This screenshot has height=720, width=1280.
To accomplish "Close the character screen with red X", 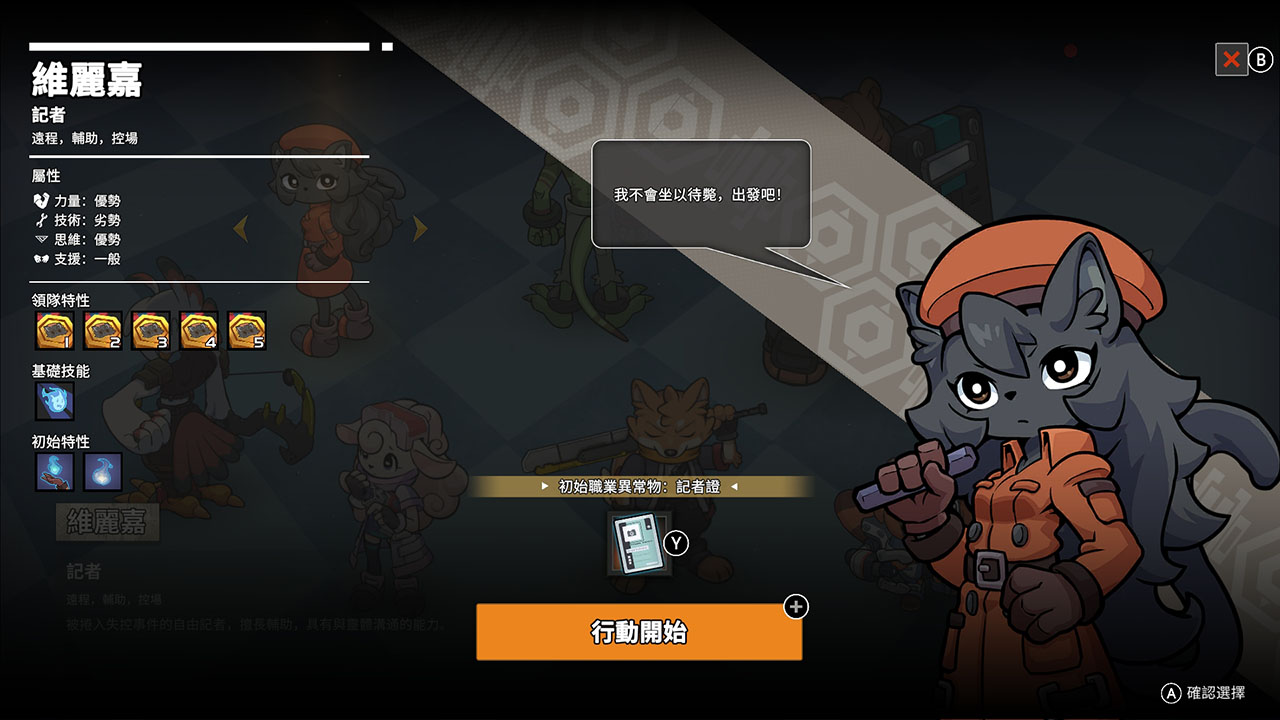I will click(1231, 60).
